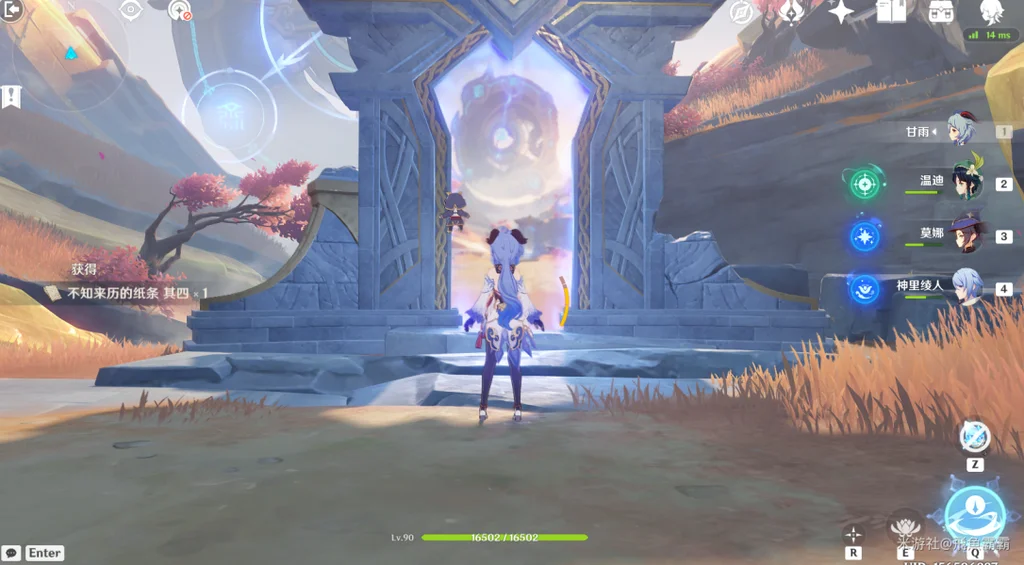Toggle the aiming mode crosshair icon
Image resolution: width=1024 pixels, height=565 pixels.
point(853,534)
